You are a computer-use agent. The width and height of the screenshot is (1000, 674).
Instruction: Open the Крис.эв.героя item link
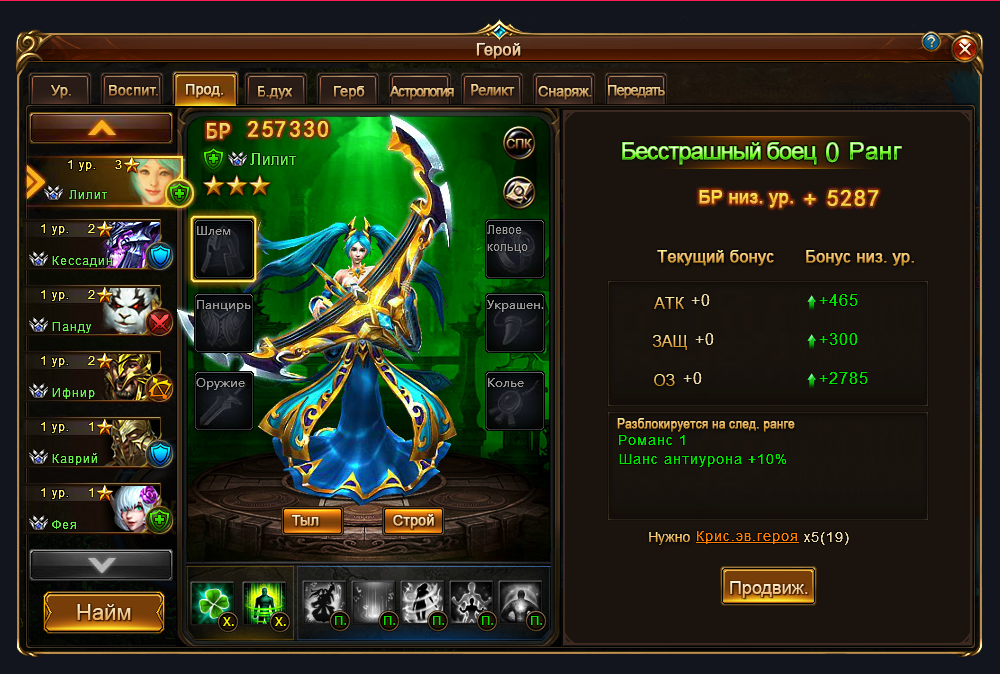click(x=747, y=537)
